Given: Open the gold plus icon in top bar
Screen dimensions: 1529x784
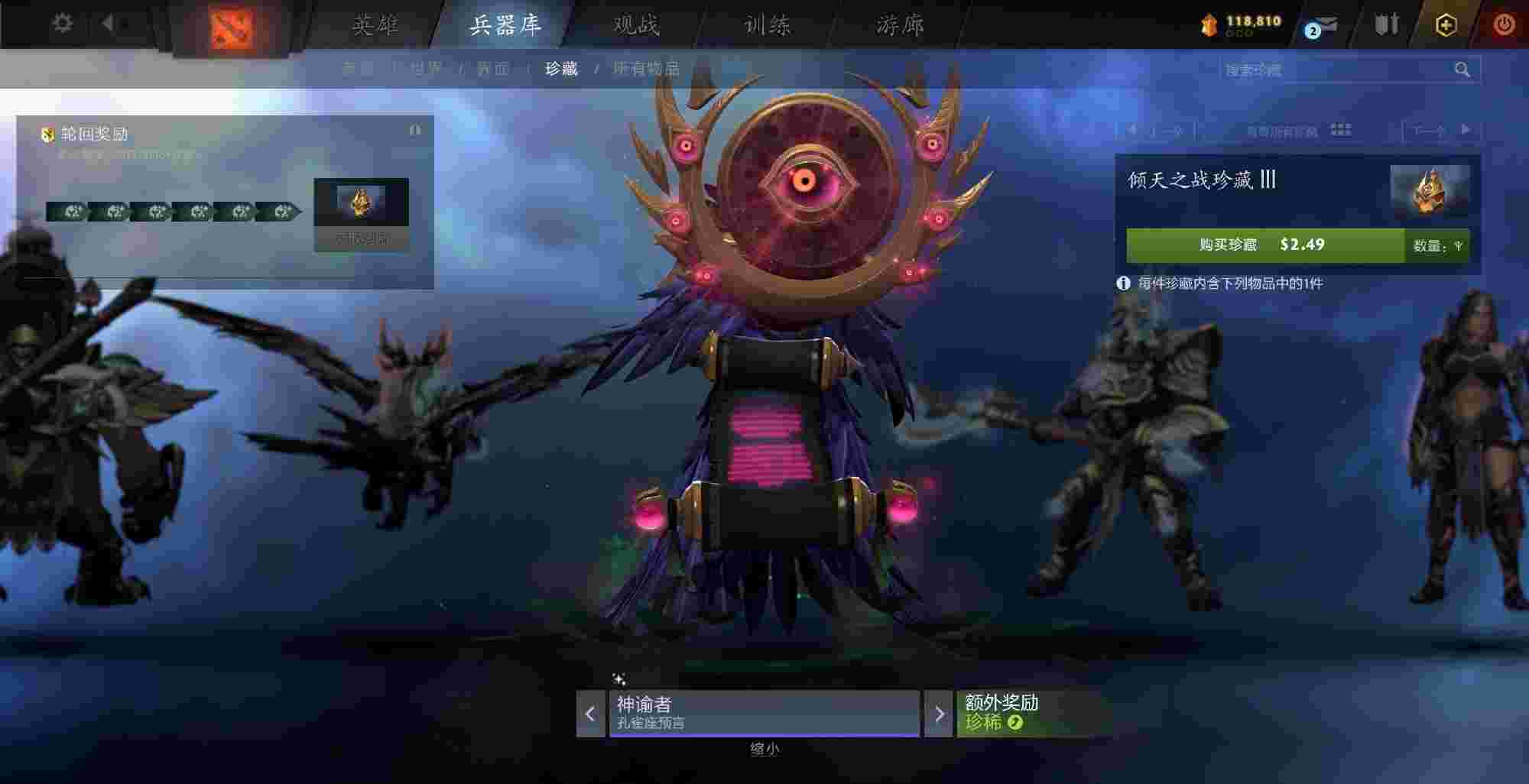Looking at the screenshot, I should 1445,24.
